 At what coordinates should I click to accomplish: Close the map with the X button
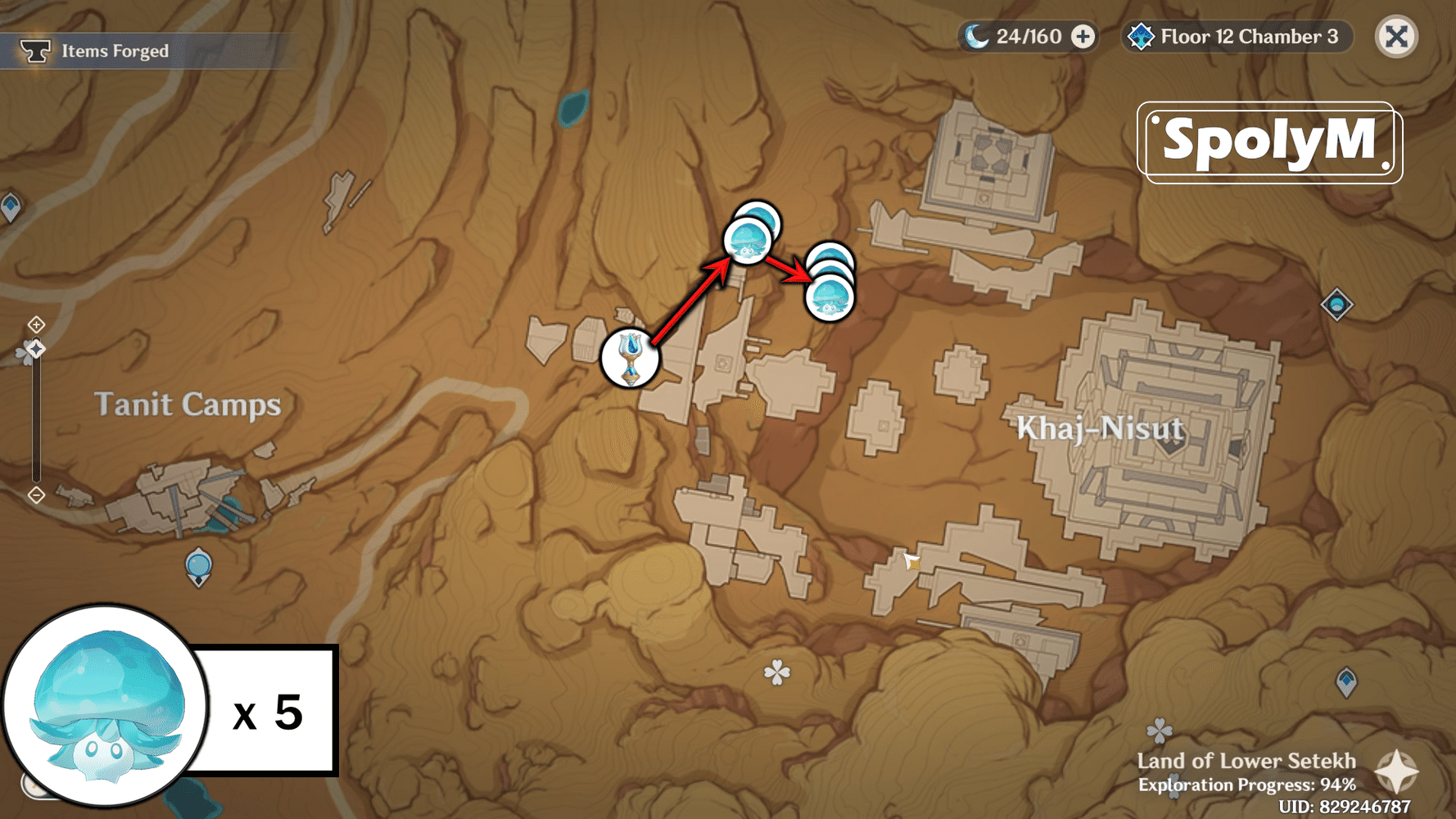[x=1396, y=36]
